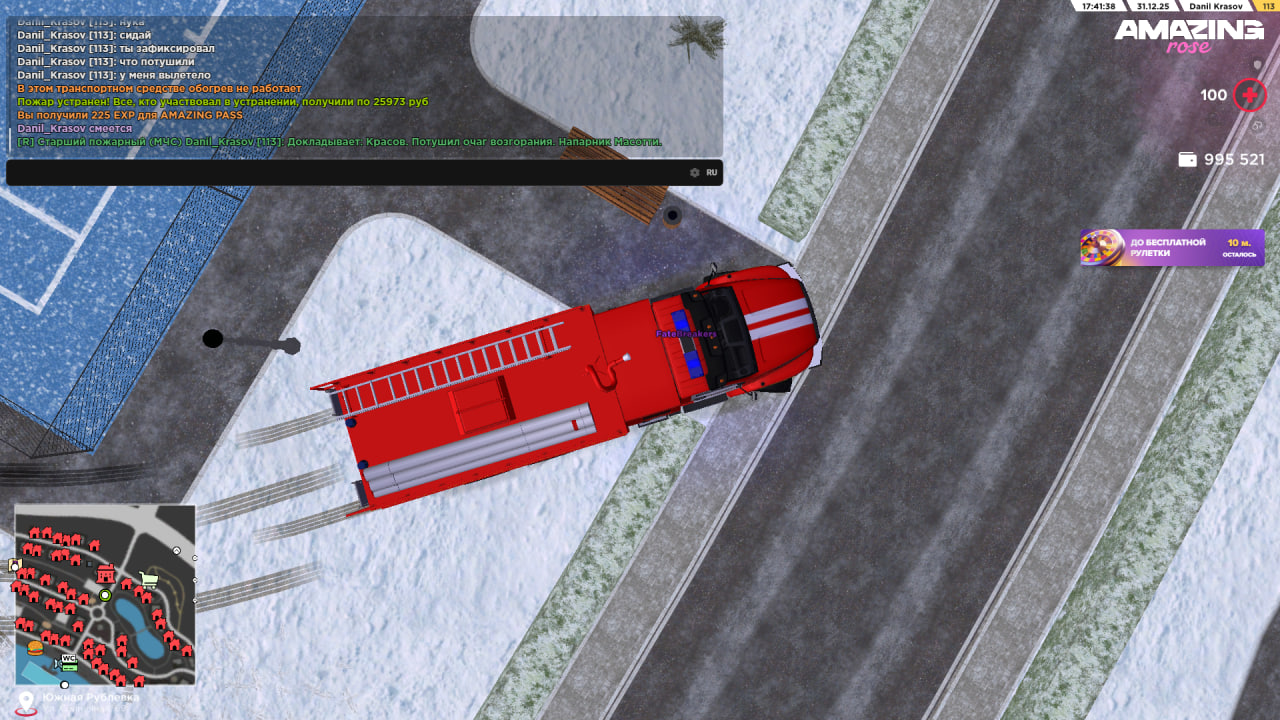Click the red health plus icon

[x=1250, y=96]
